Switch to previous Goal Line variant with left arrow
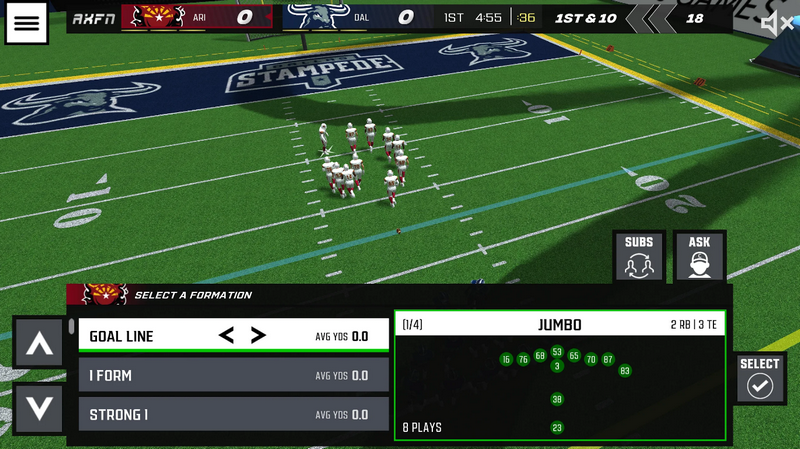Image resolution: width=800 pixels, height=449 pixels. [x=226, y=336]
